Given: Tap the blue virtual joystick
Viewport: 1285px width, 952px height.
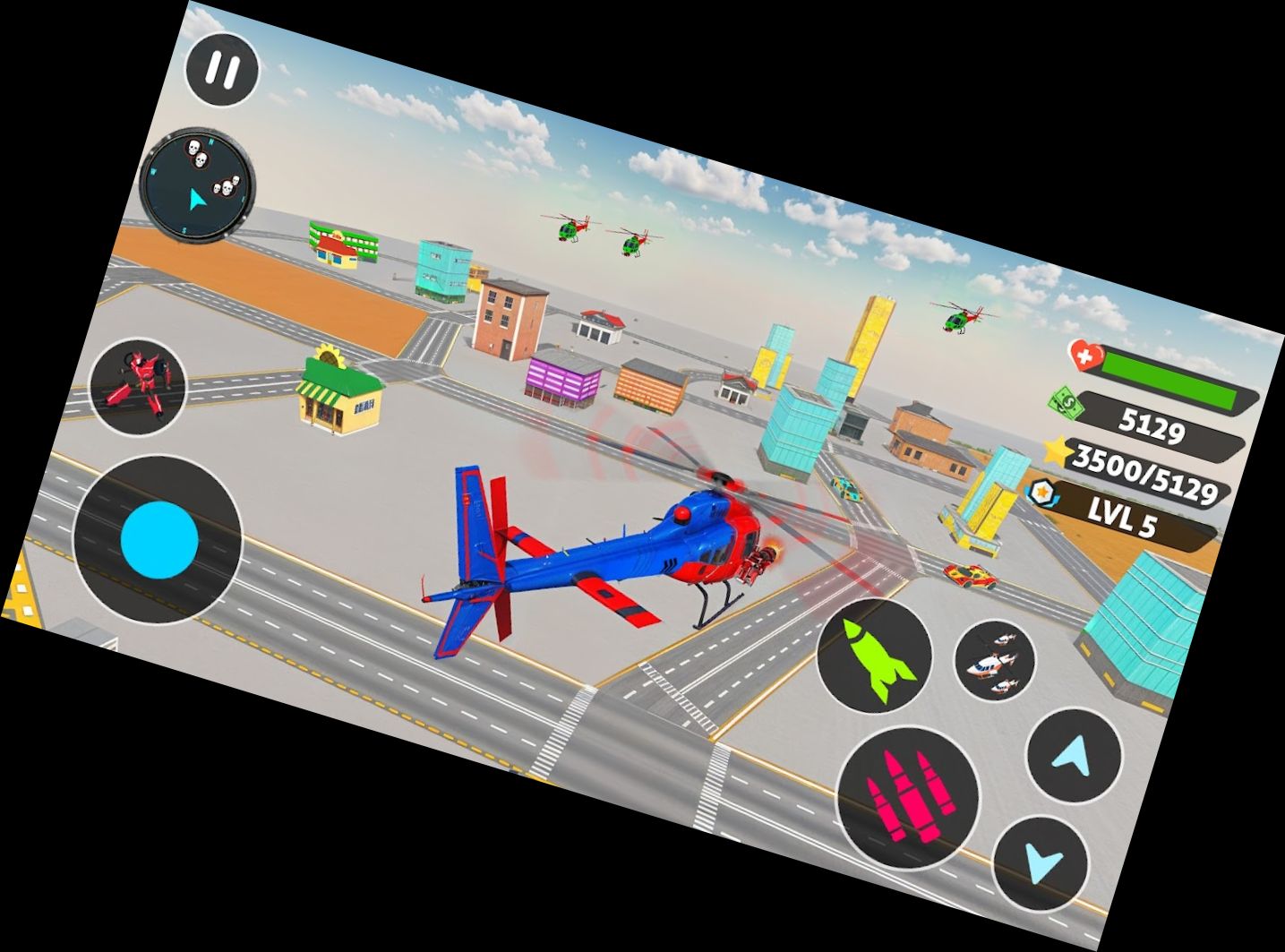Looking at the screenshot, I should pyautogui.click(x=158, y=540).
